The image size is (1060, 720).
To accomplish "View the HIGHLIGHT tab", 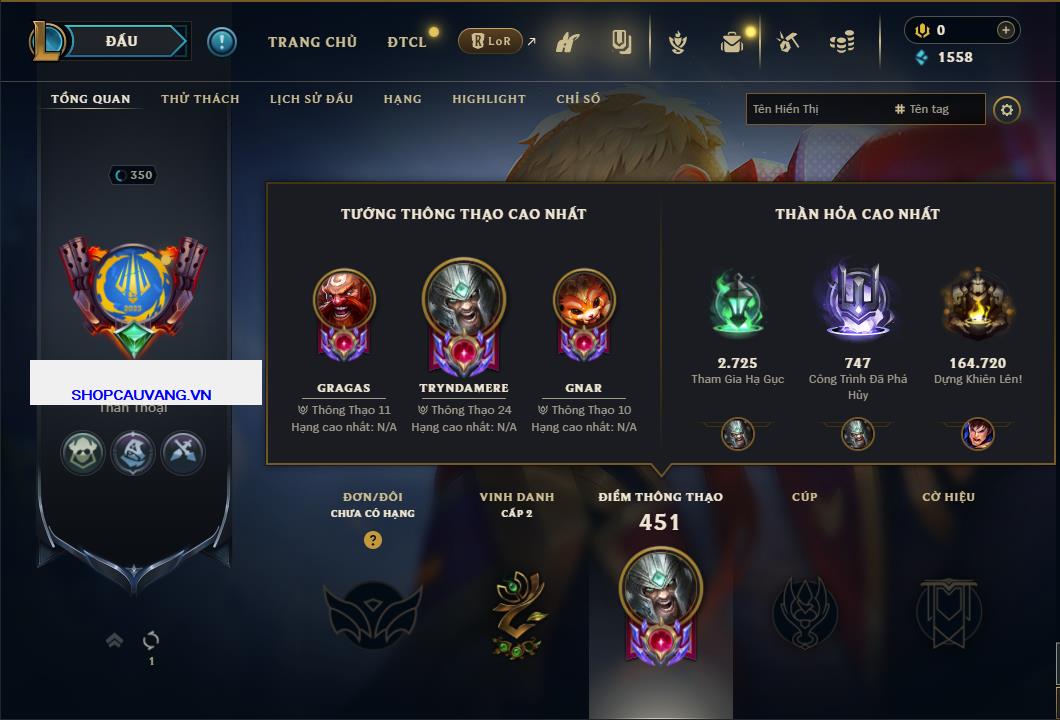I will click(x=488, y=99).
